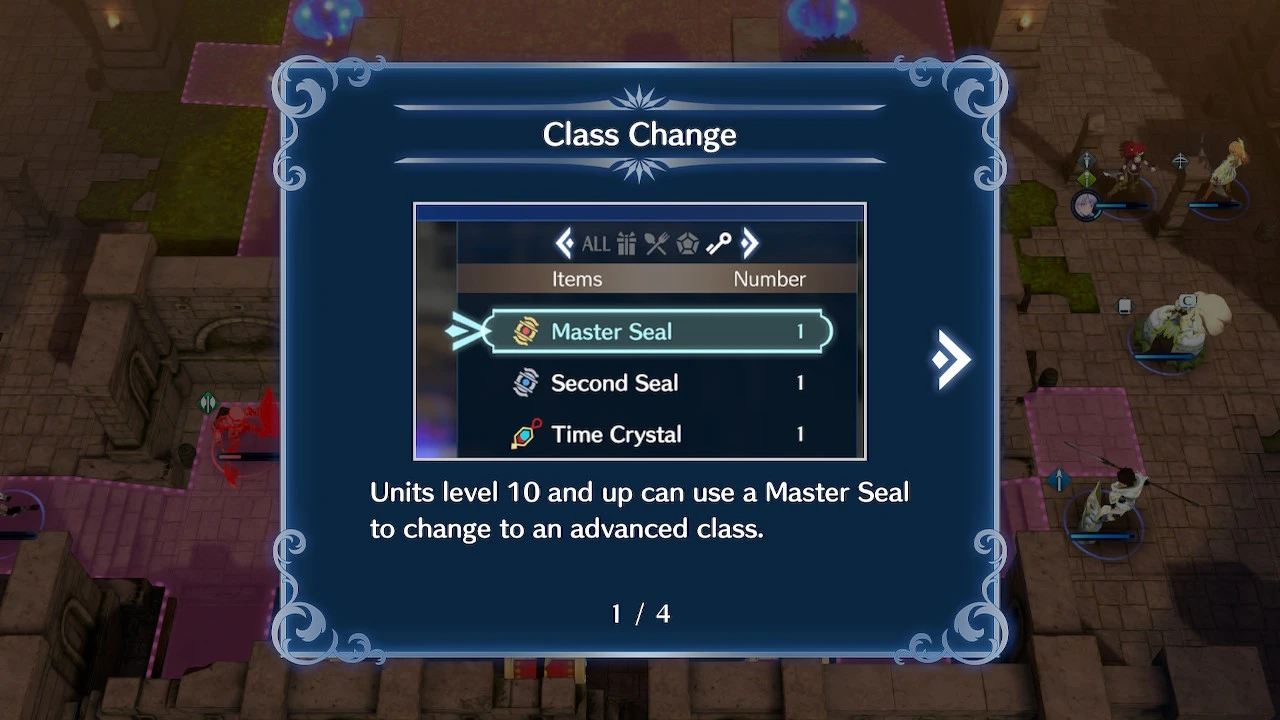
Task: Select the gift box items filter icon
Action: (x=626, y=243)
